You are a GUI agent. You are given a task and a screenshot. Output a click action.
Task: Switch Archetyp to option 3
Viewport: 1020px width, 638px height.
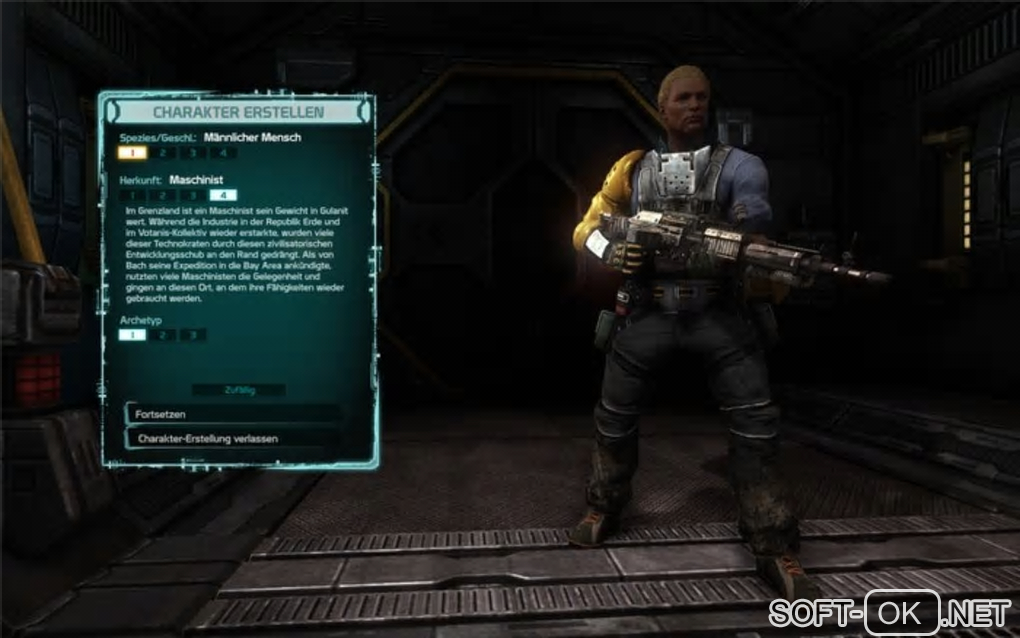(192, 335)
